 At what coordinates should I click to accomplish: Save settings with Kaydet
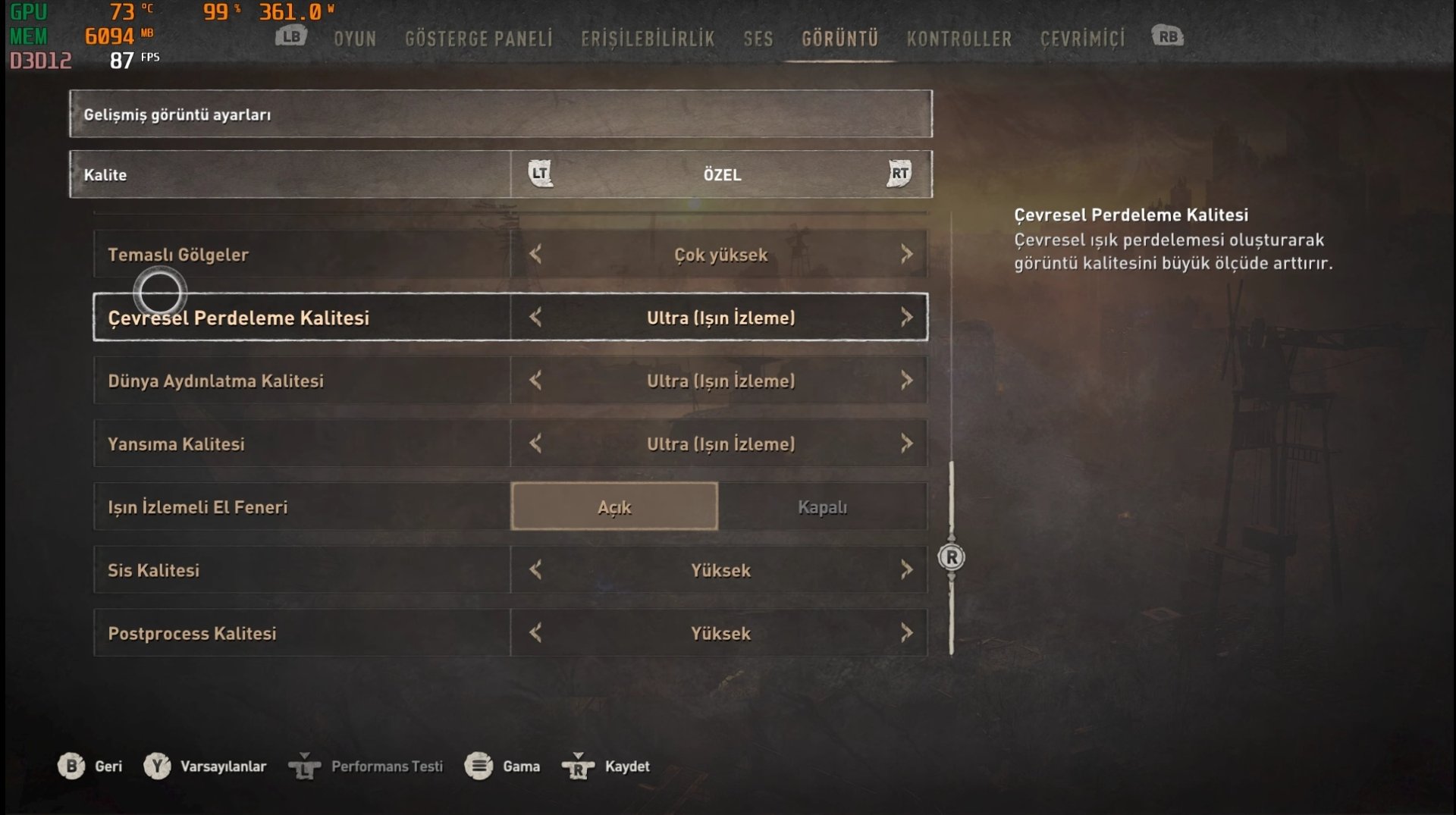click(x=607, y=766)
